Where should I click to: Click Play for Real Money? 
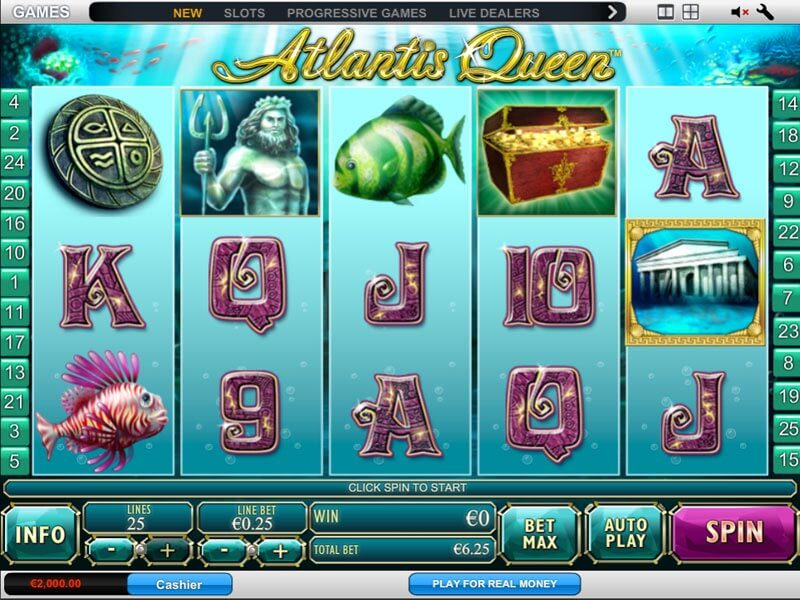(x=494, y=583)
